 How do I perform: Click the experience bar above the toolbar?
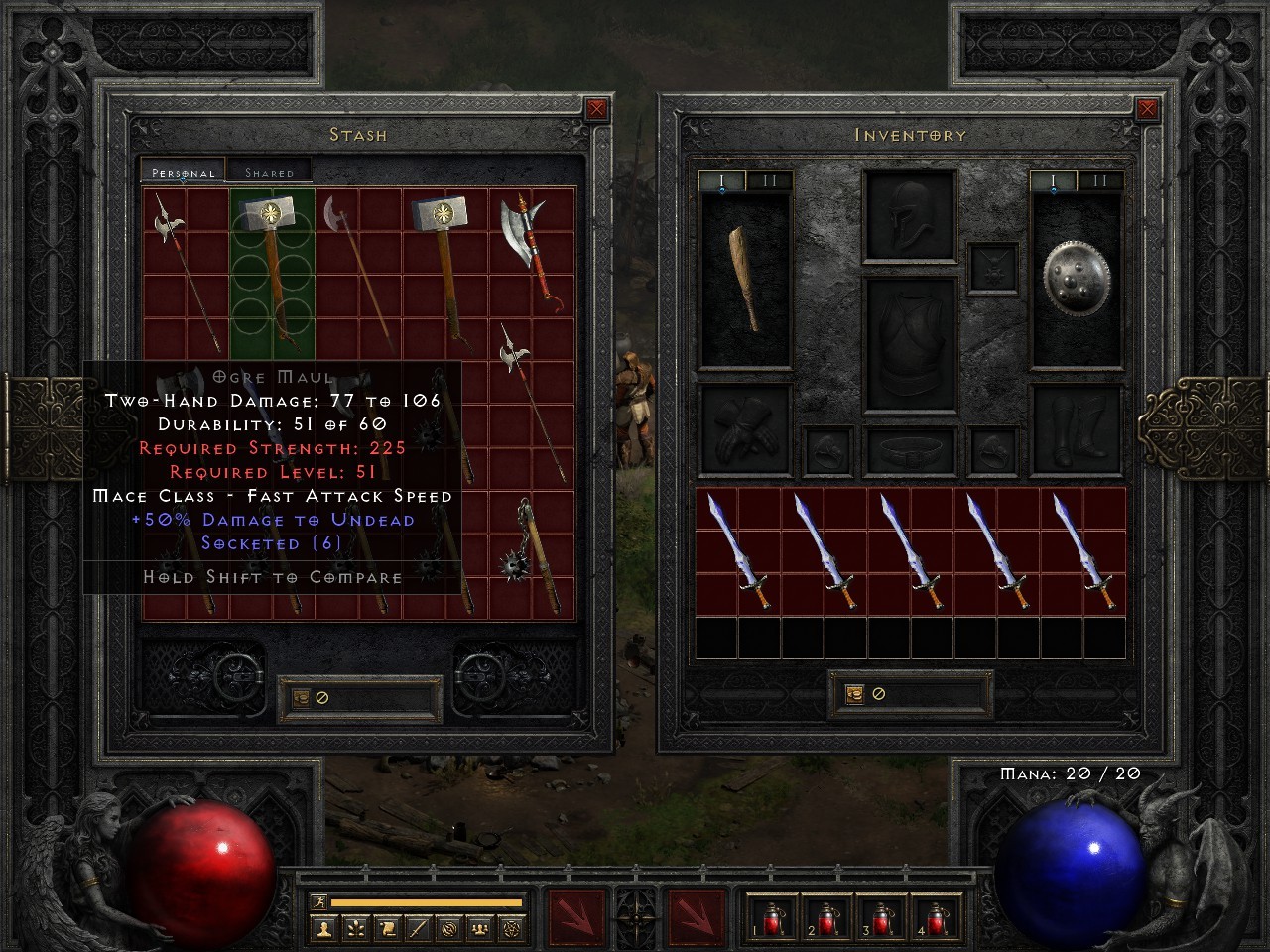tap(427, 903)
